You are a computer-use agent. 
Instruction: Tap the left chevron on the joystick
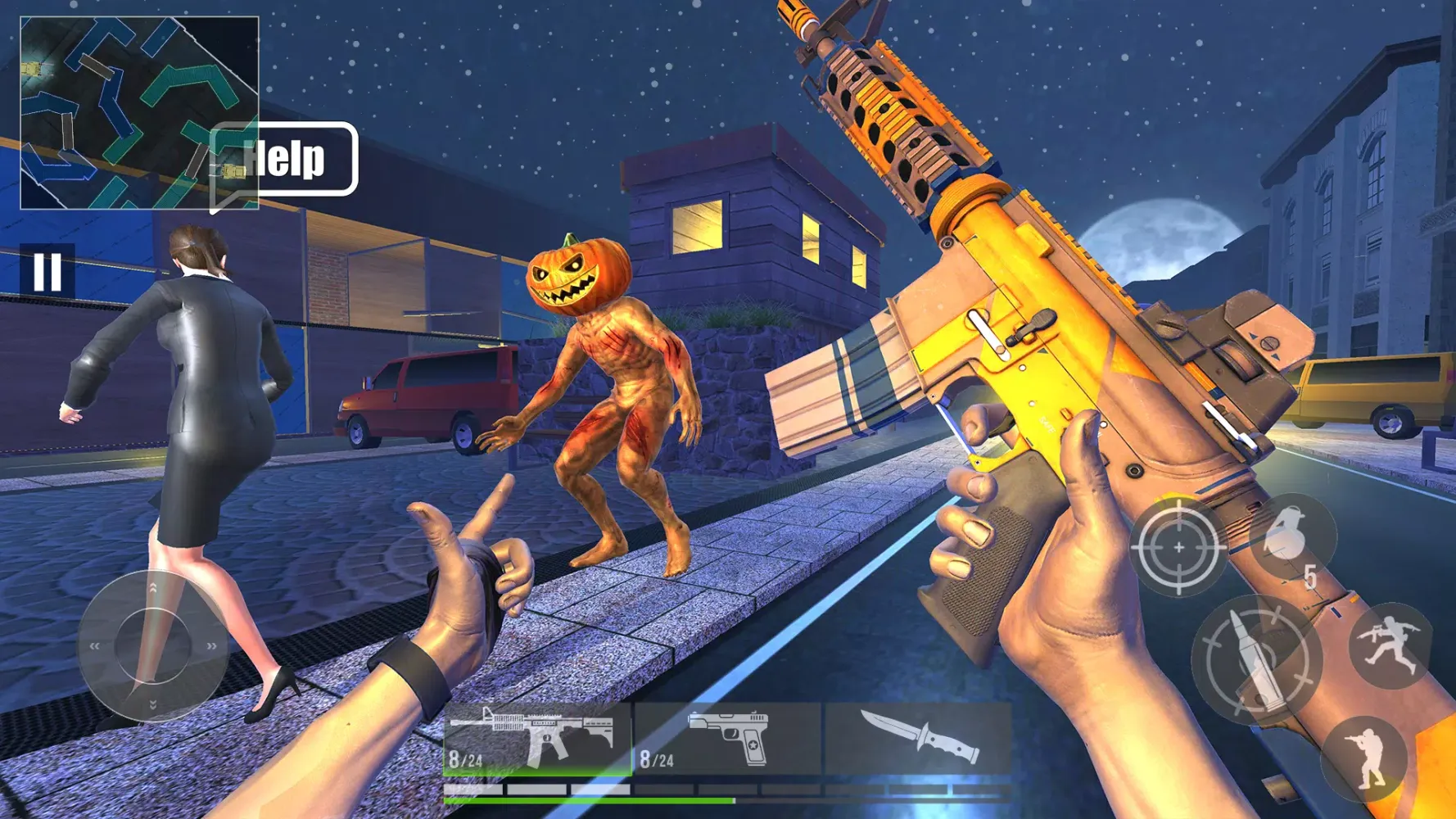pyautogui.click(x=95, y=645)
